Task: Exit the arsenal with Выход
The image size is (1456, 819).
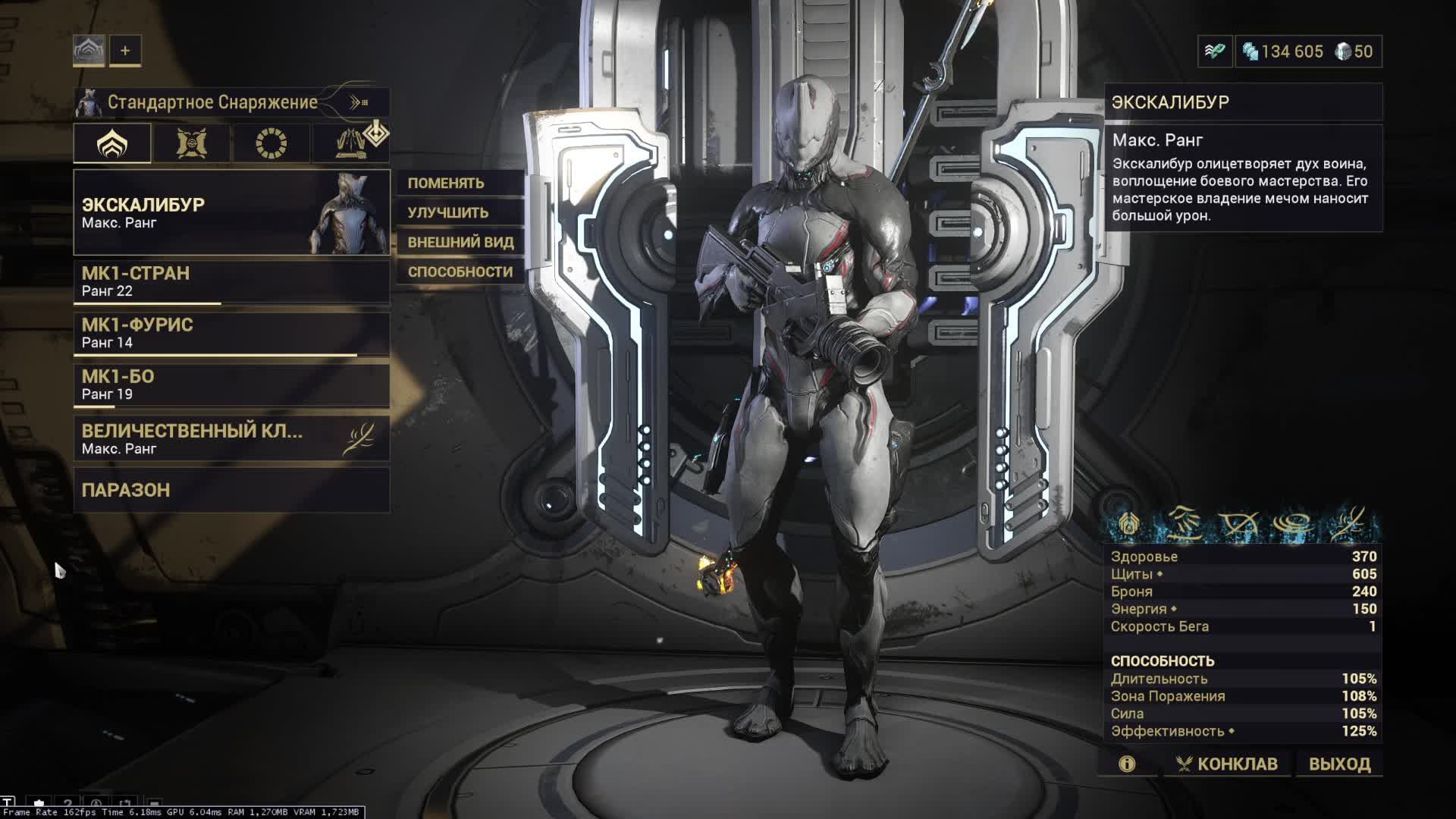Action: 1339,764
